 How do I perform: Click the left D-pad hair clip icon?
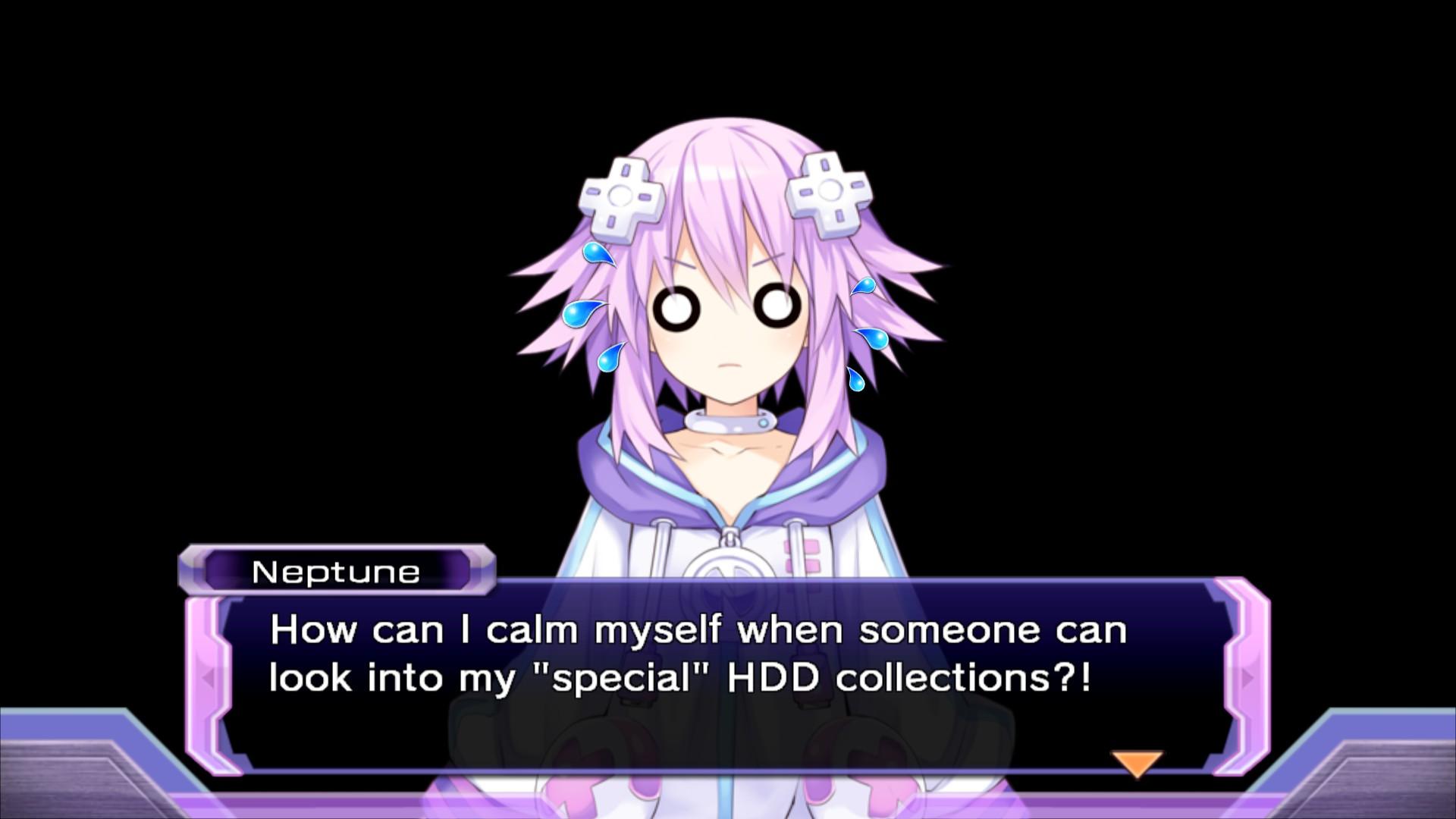pyautogui.click(x=622, y=196)
